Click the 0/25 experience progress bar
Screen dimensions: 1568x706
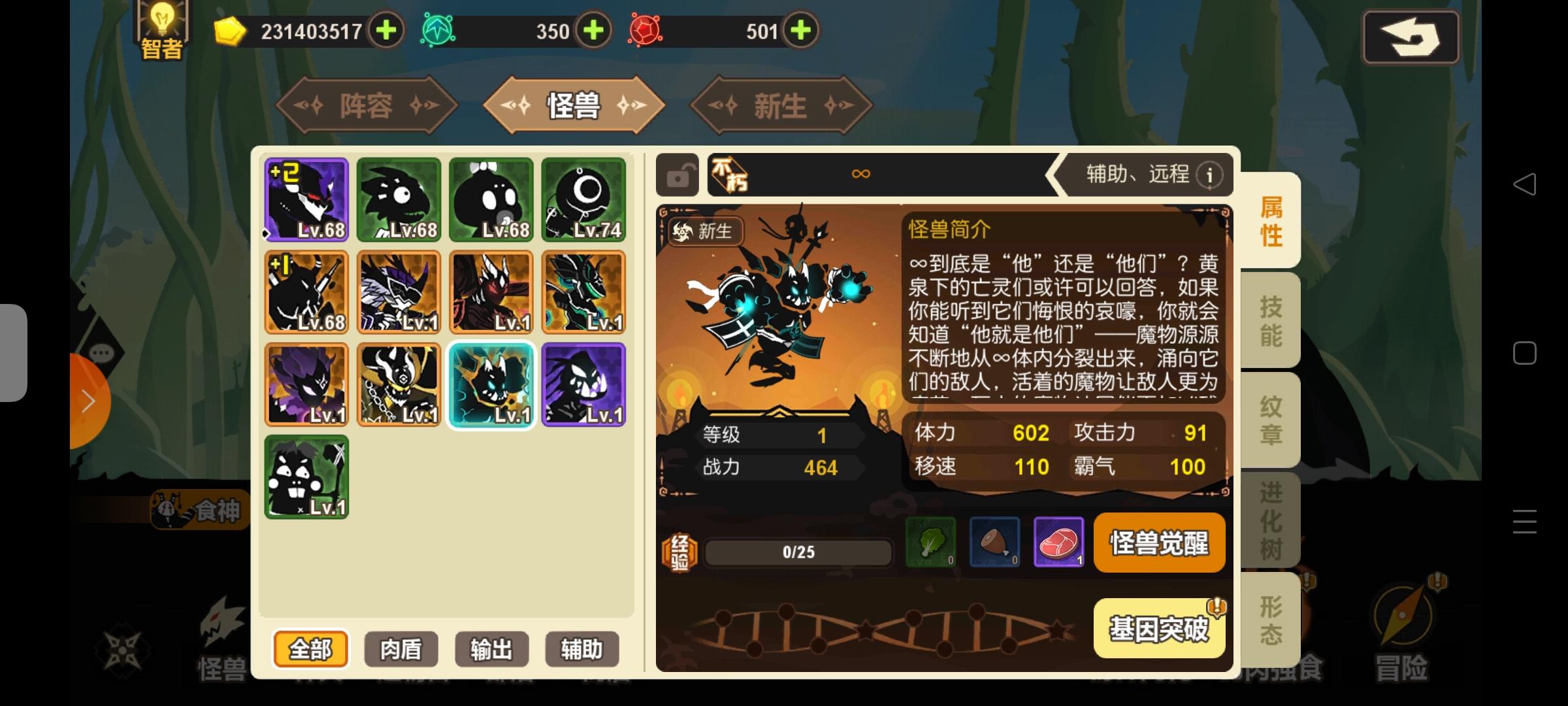tap(798, 551)
